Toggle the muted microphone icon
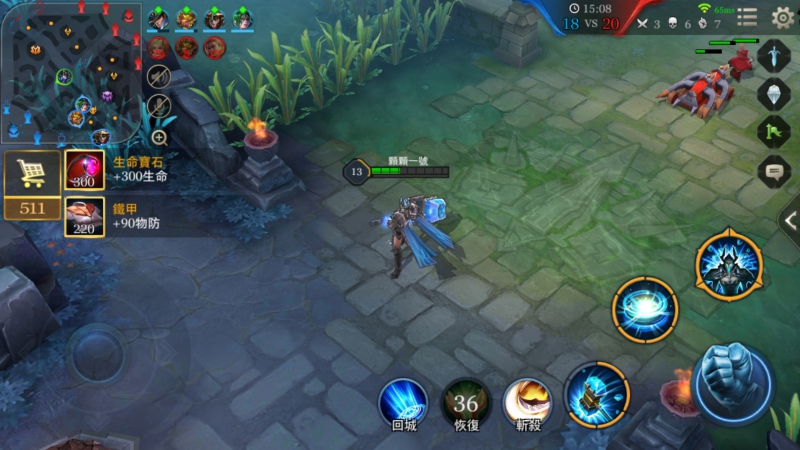 point(159,106)
